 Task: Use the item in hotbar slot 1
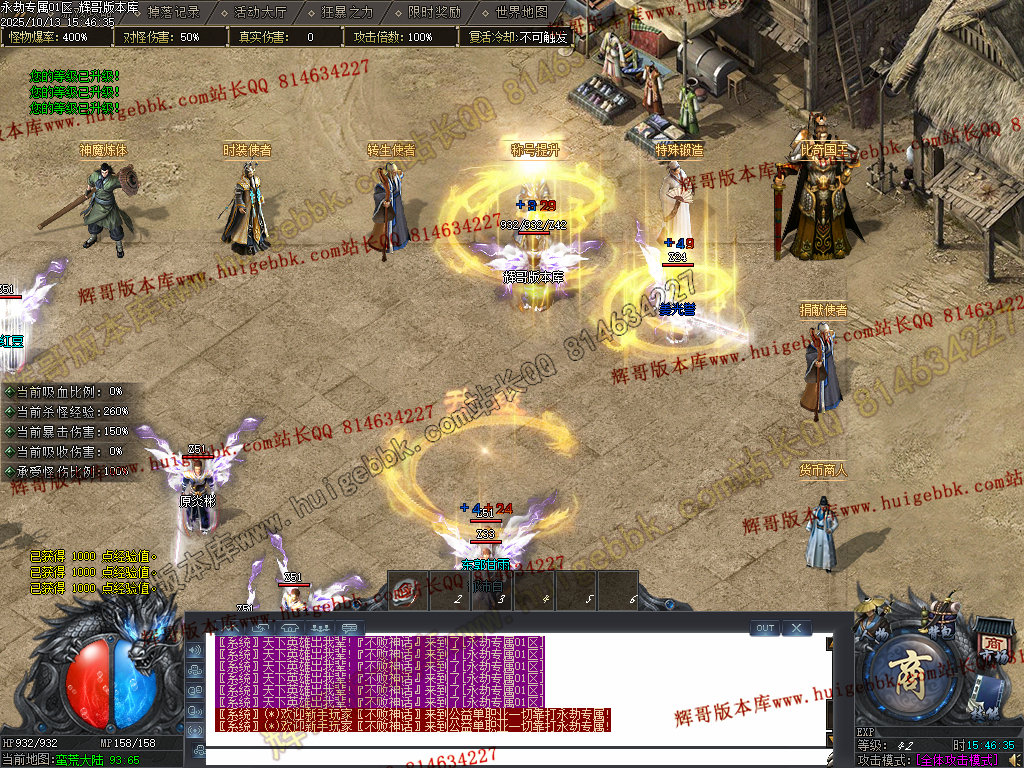pos(407,590)
